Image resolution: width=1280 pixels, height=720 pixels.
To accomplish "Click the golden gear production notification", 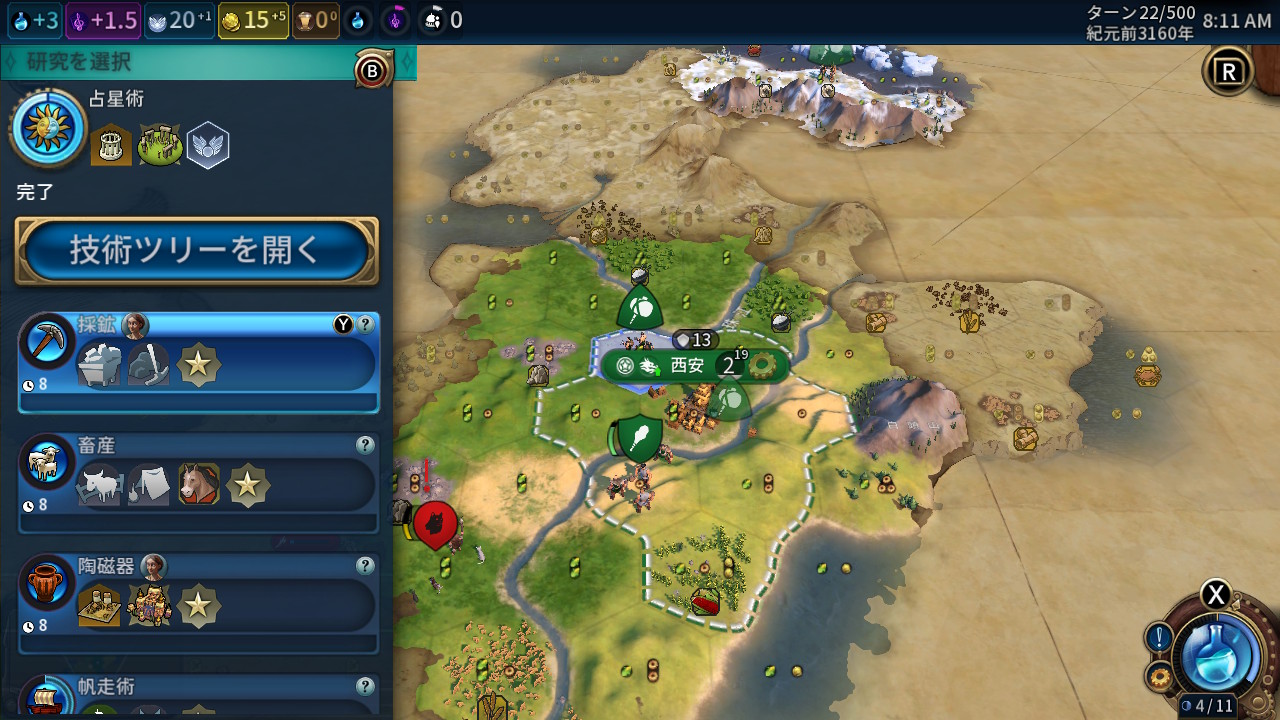I will click(x=1160, y=678).
